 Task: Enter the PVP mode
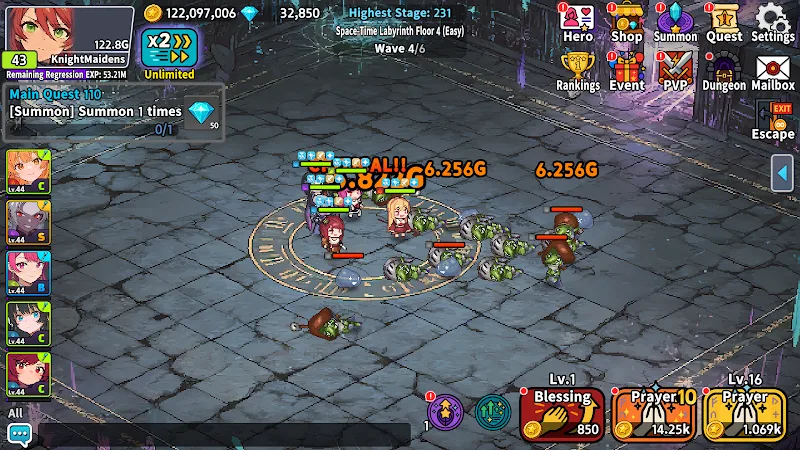pyautogui.click(x=675, y=72)
